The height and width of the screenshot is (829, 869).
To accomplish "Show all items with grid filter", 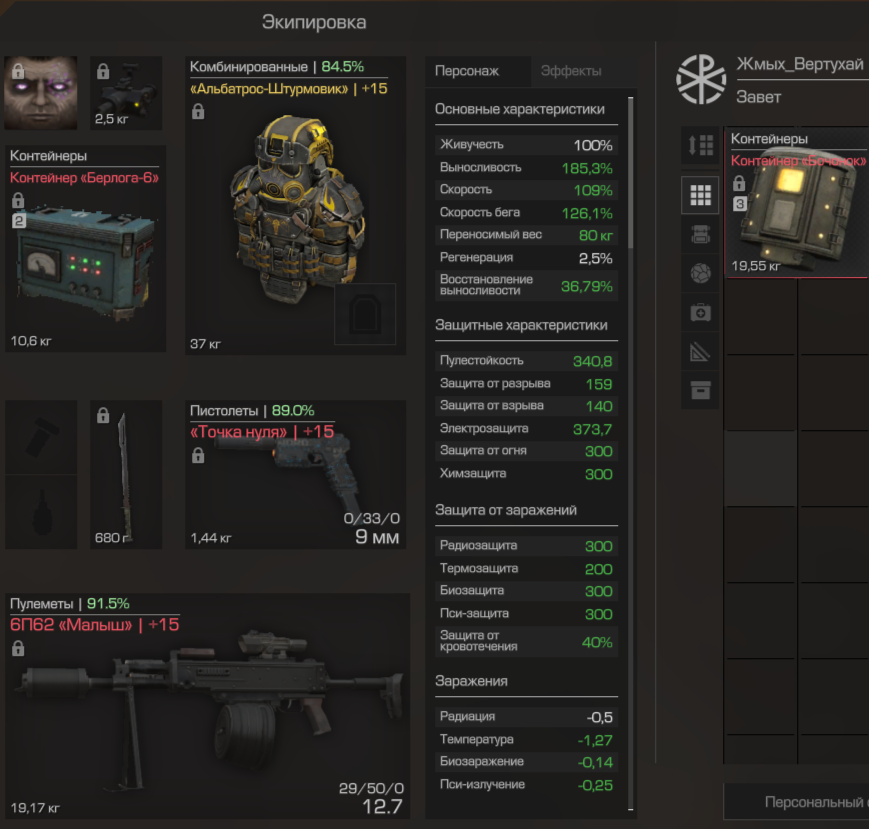I will tap(700, 194).
